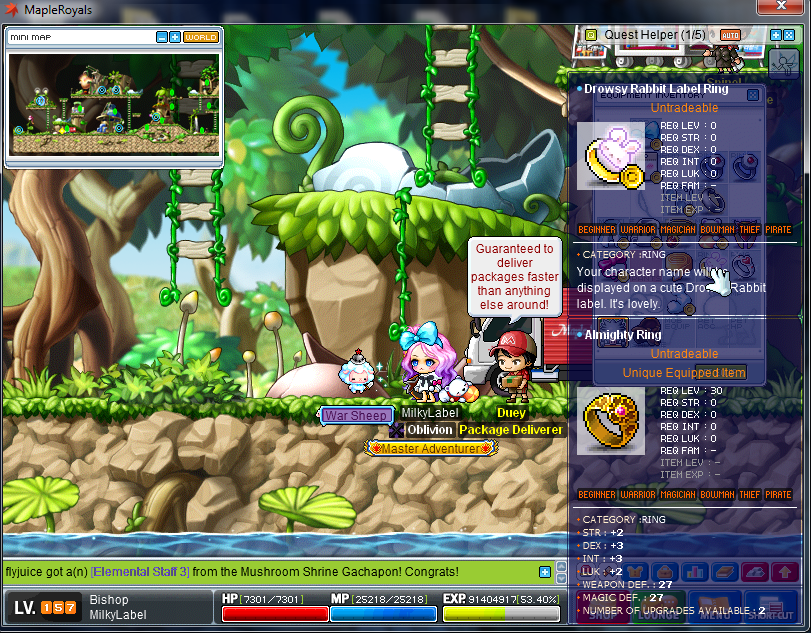
Task: Click the minimap's plus button
Action: click(175, 37)
